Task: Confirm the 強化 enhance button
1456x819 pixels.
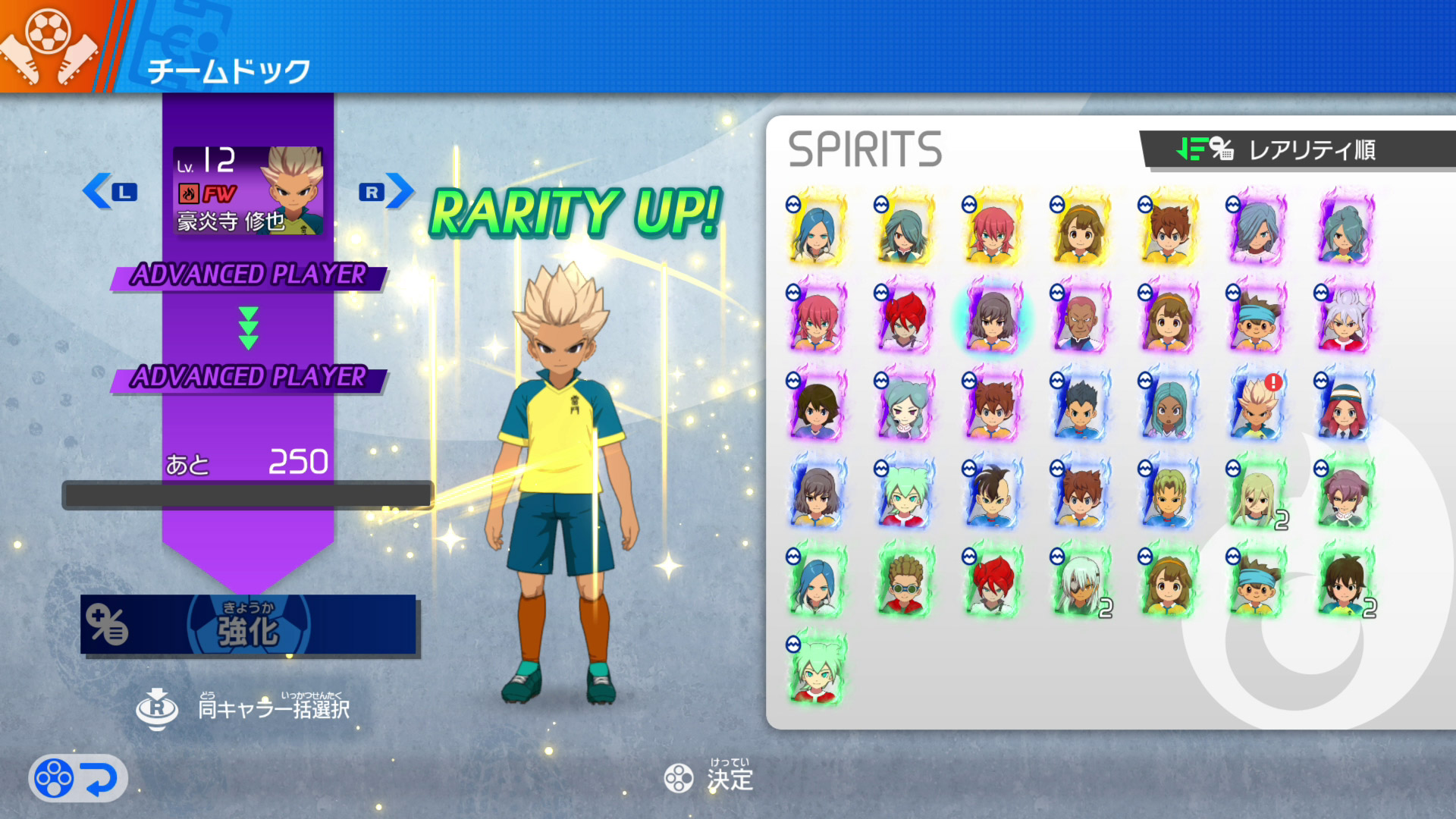Action: click(x=249, y=625)
